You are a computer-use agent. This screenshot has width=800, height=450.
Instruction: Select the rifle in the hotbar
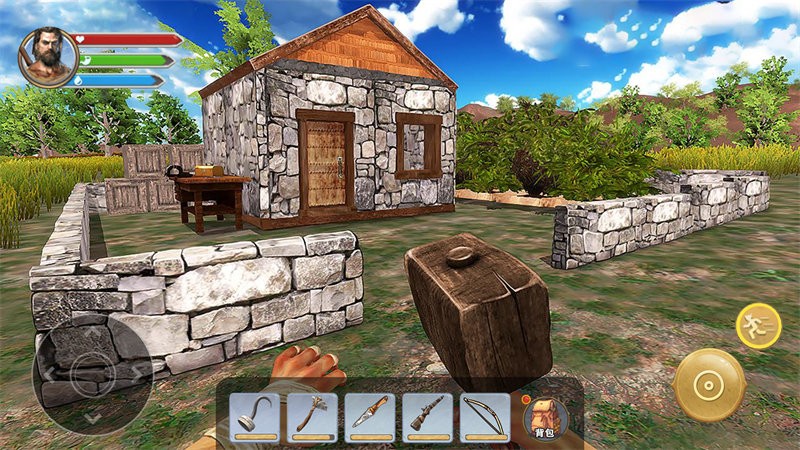(x=428, y=417)
